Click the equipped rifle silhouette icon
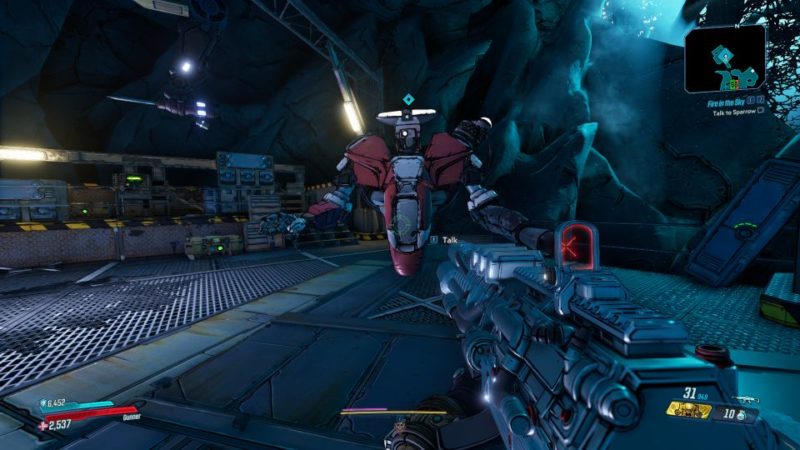Viewport: 800px width, 450px height. coord(747,399)
